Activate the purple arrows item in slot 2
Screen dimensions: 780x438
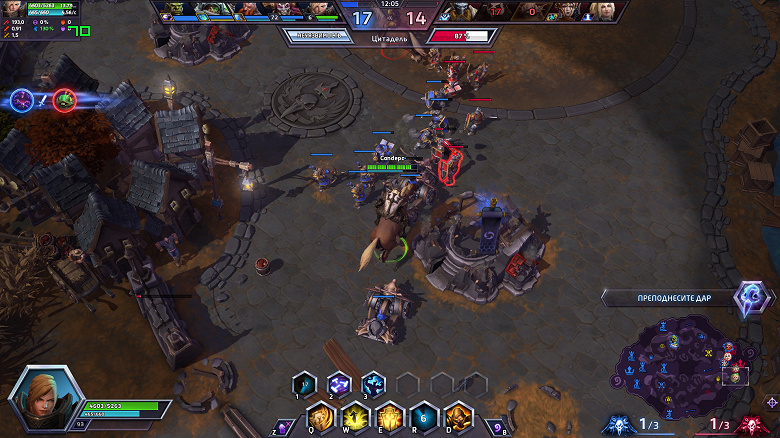click(339, 383)
